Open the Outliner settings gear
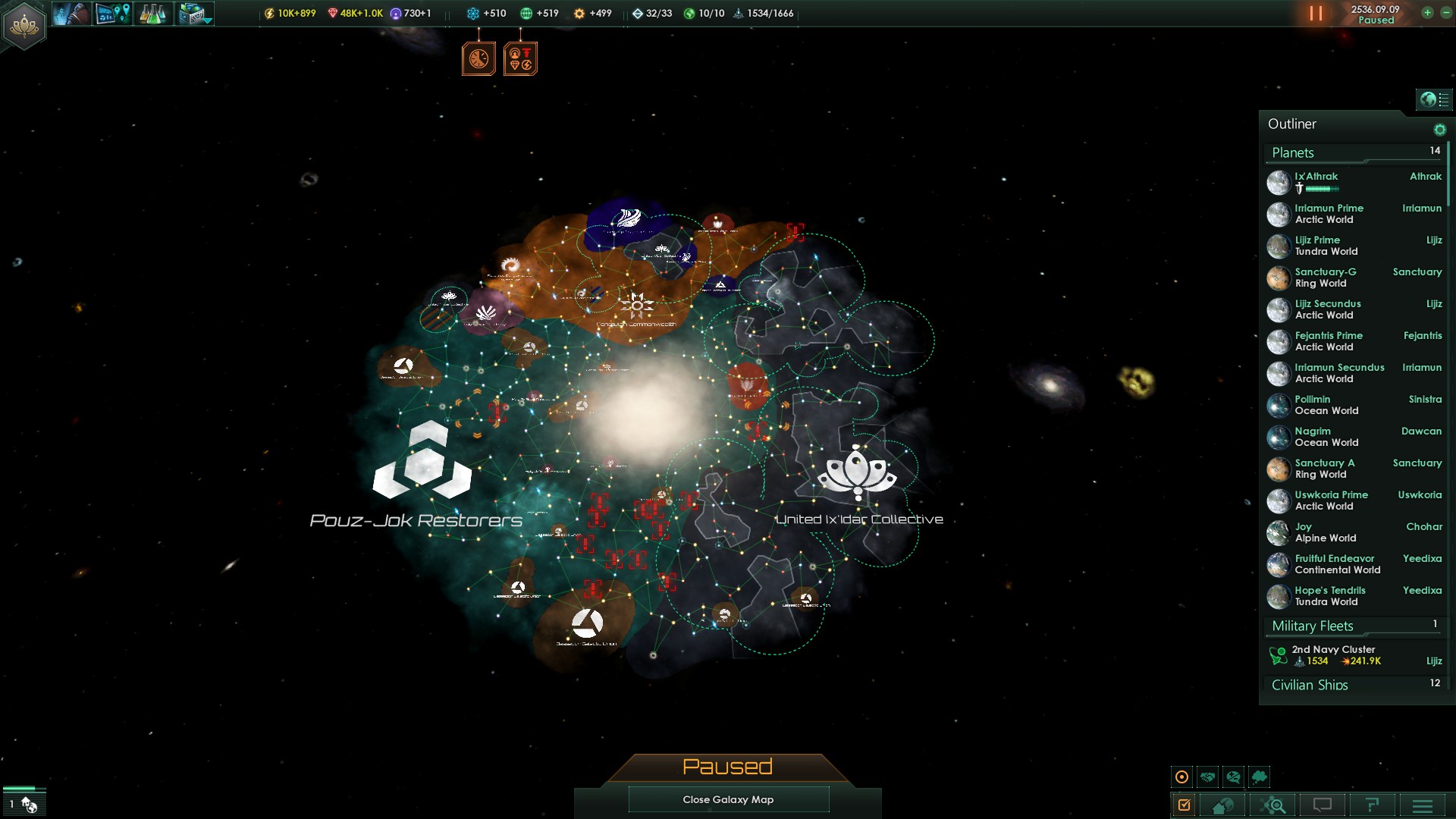The width and height of the screenshot is (1456, 819). pos(1439,129)
